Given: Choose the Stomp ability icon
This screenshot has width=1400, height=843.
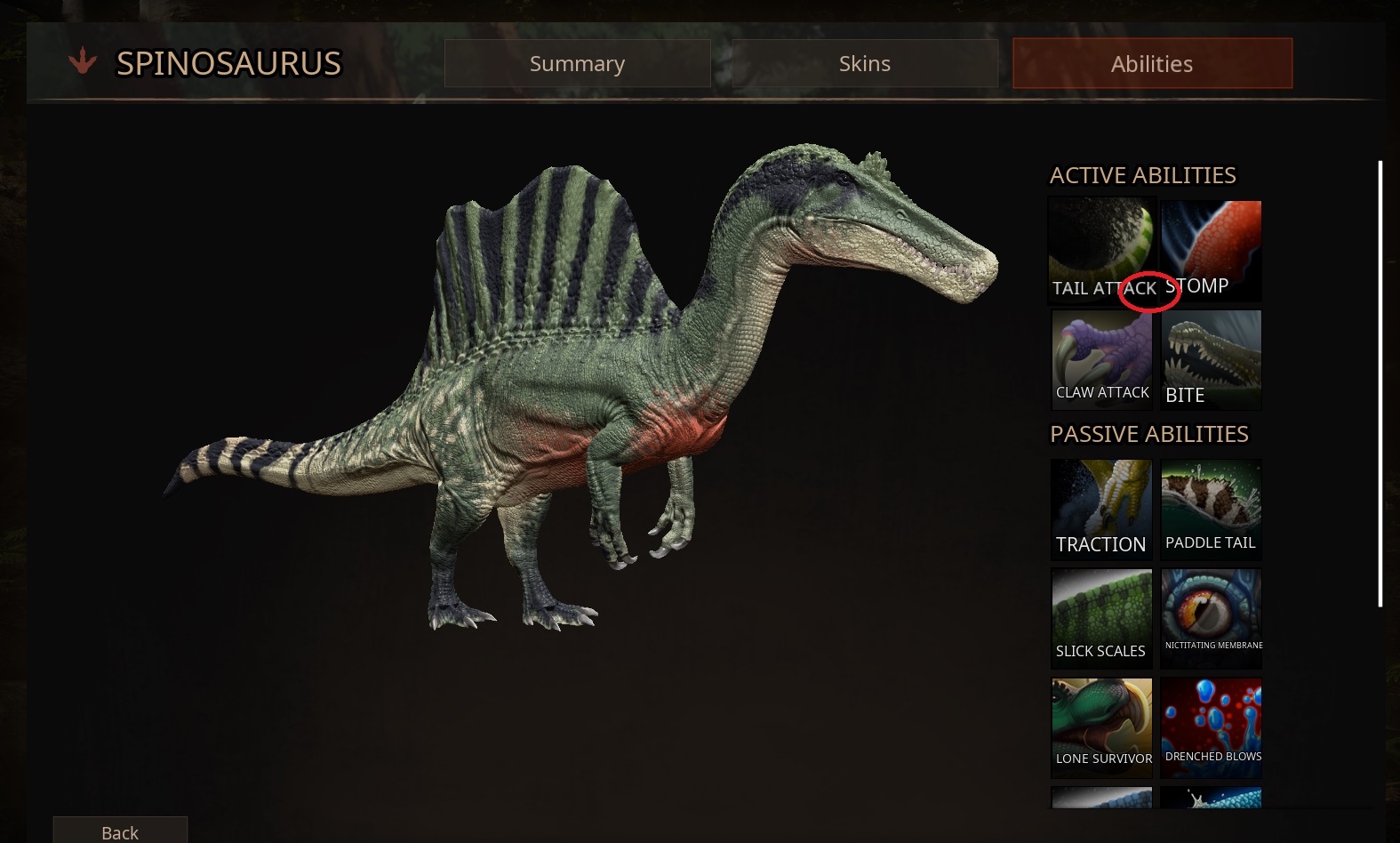Looking at the screenshot, I should pos(1211,249).
